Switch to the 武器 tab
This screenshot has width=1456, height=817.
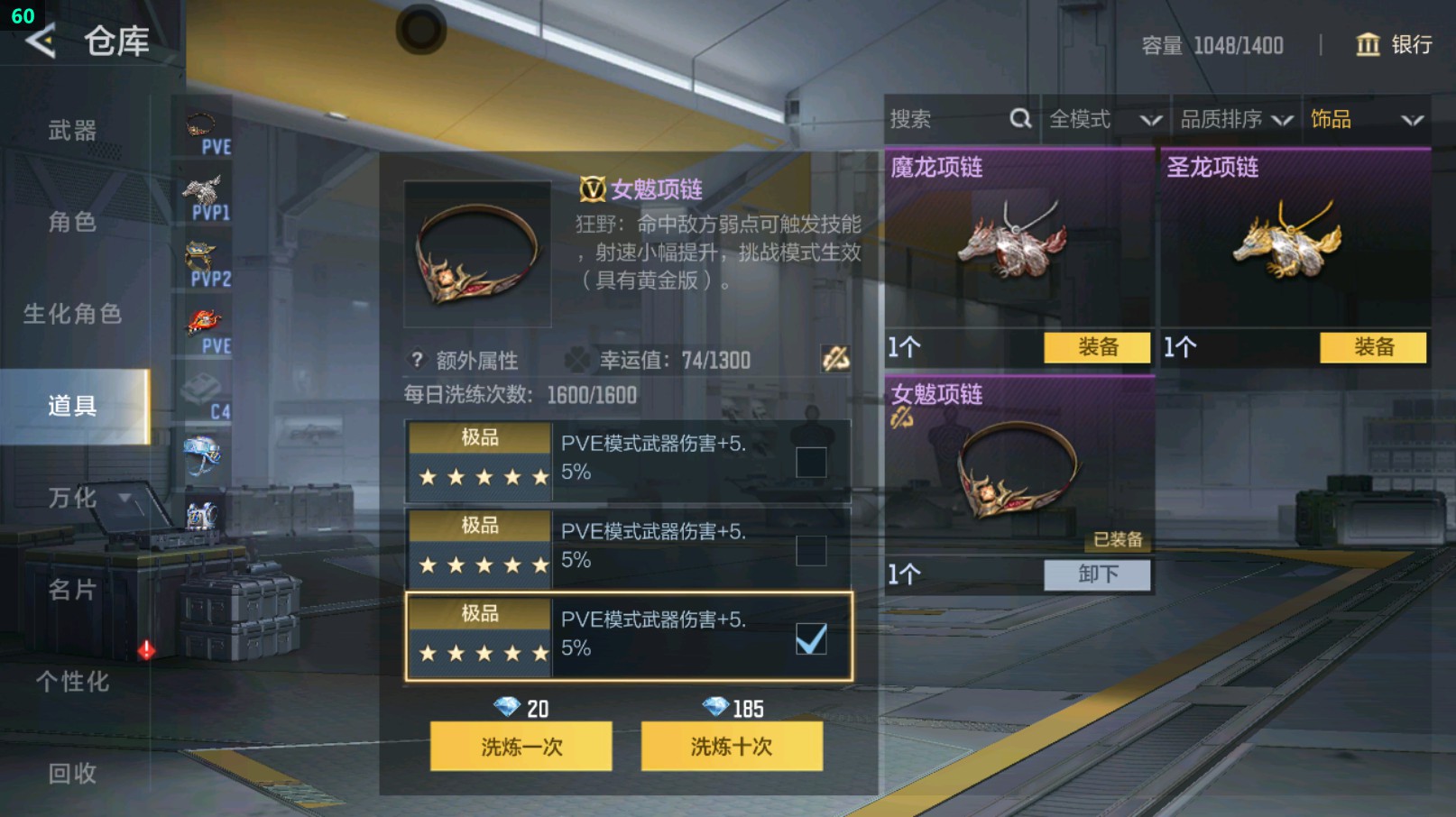(x=70, y=130)
